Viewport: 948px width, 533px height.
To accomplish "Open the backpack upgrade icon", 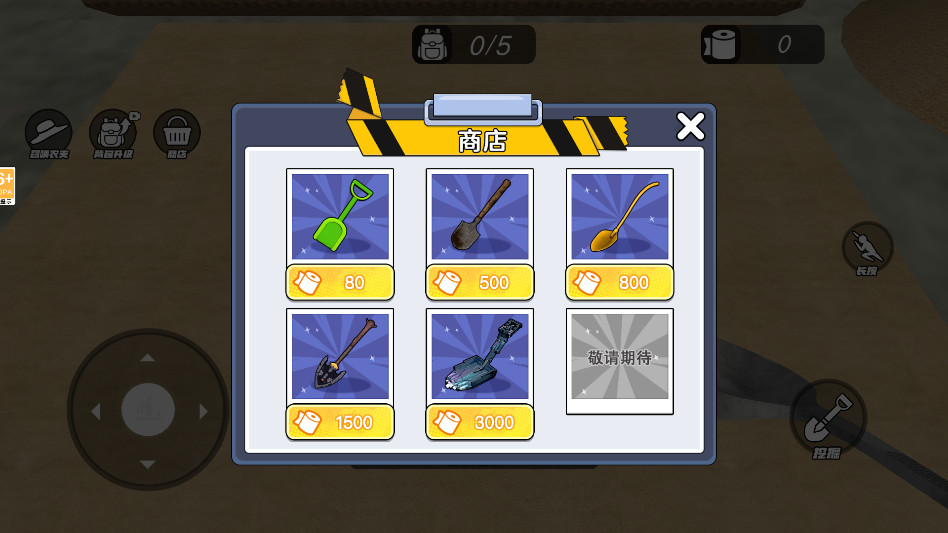I will tap(113, 133).
